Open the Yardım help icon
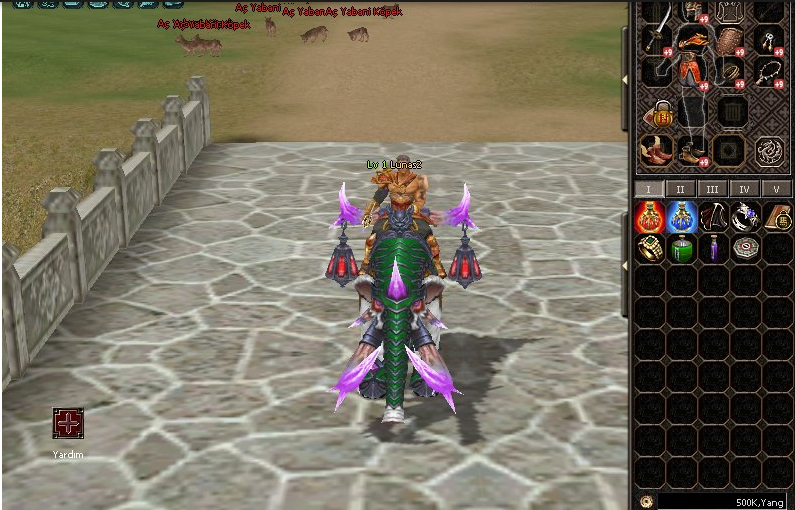The height and width of the screenshot is (510, 795). (68, 423)
